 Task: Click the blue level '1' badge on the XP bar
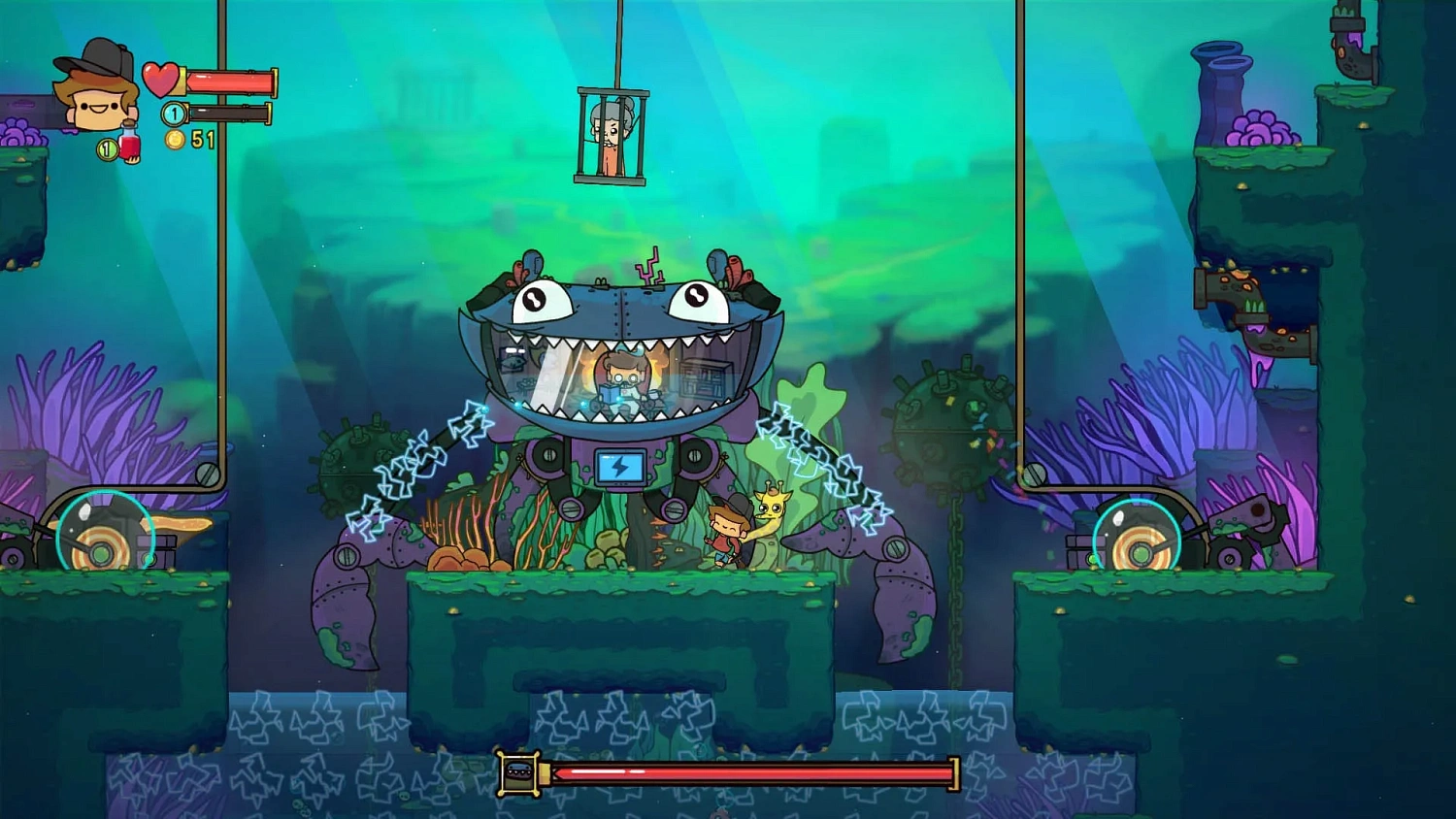173,112
